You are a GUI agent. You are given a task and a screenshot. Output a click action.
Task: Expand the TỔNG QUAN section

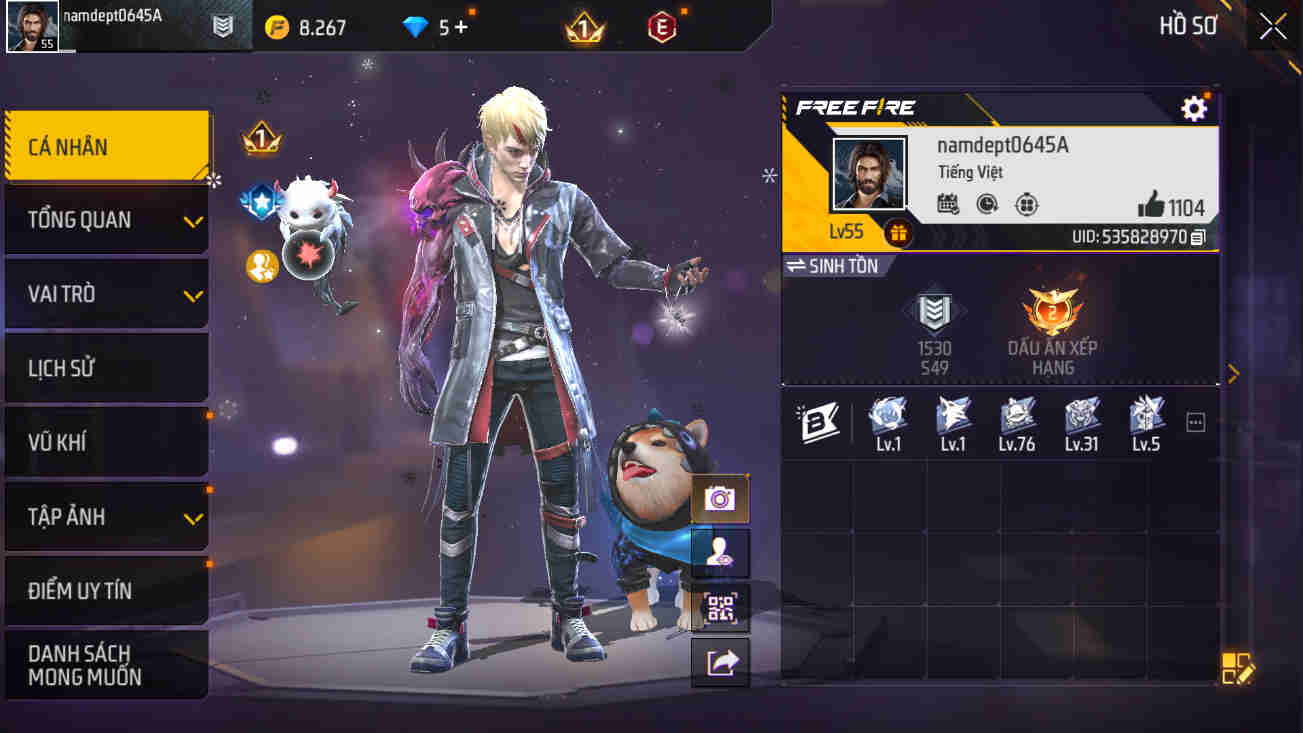tap(107, 219)
